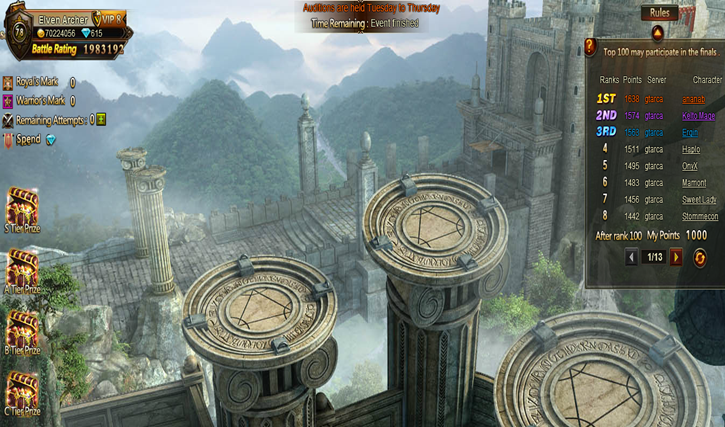Go to the previous ranking page
The image size is (725, 427).
tap(631, 257)
